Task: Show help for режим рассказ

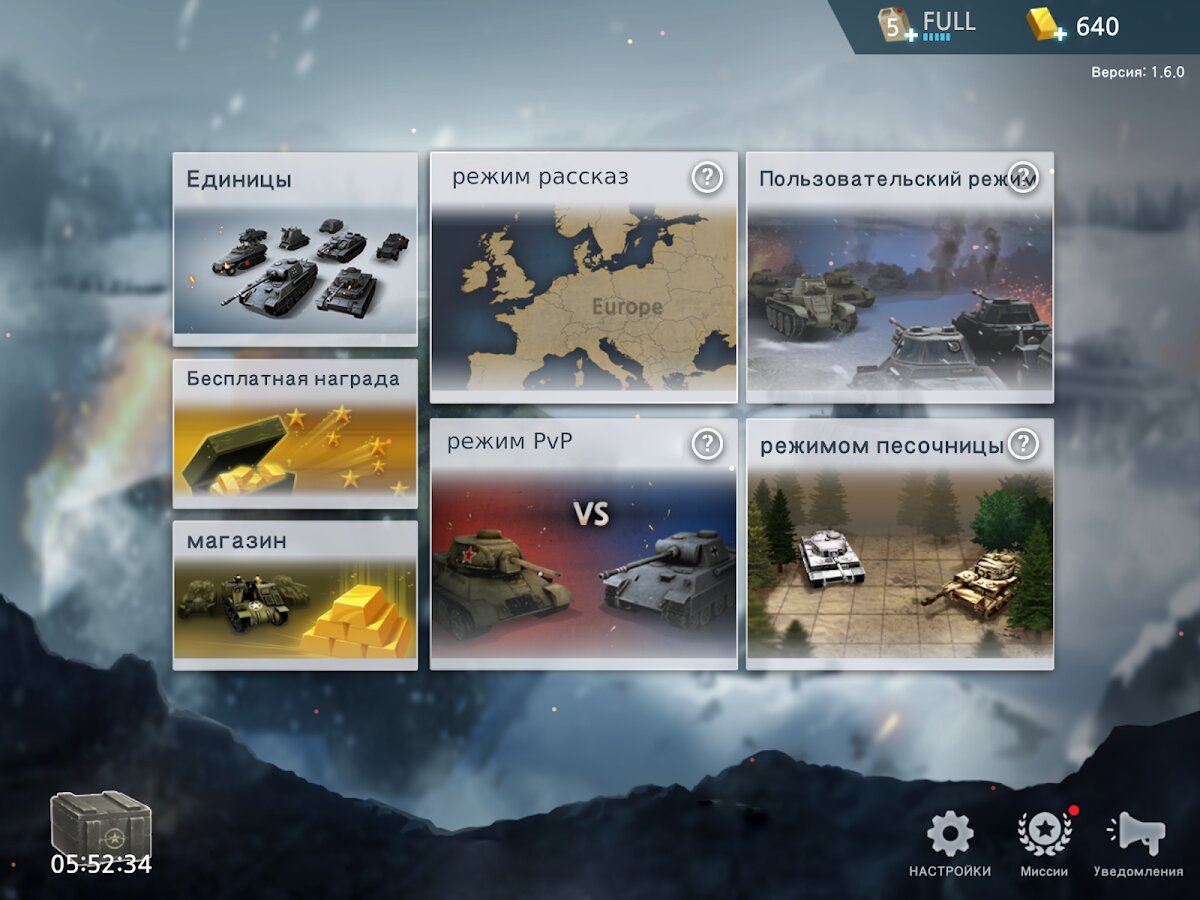Action: coord(707,178)
